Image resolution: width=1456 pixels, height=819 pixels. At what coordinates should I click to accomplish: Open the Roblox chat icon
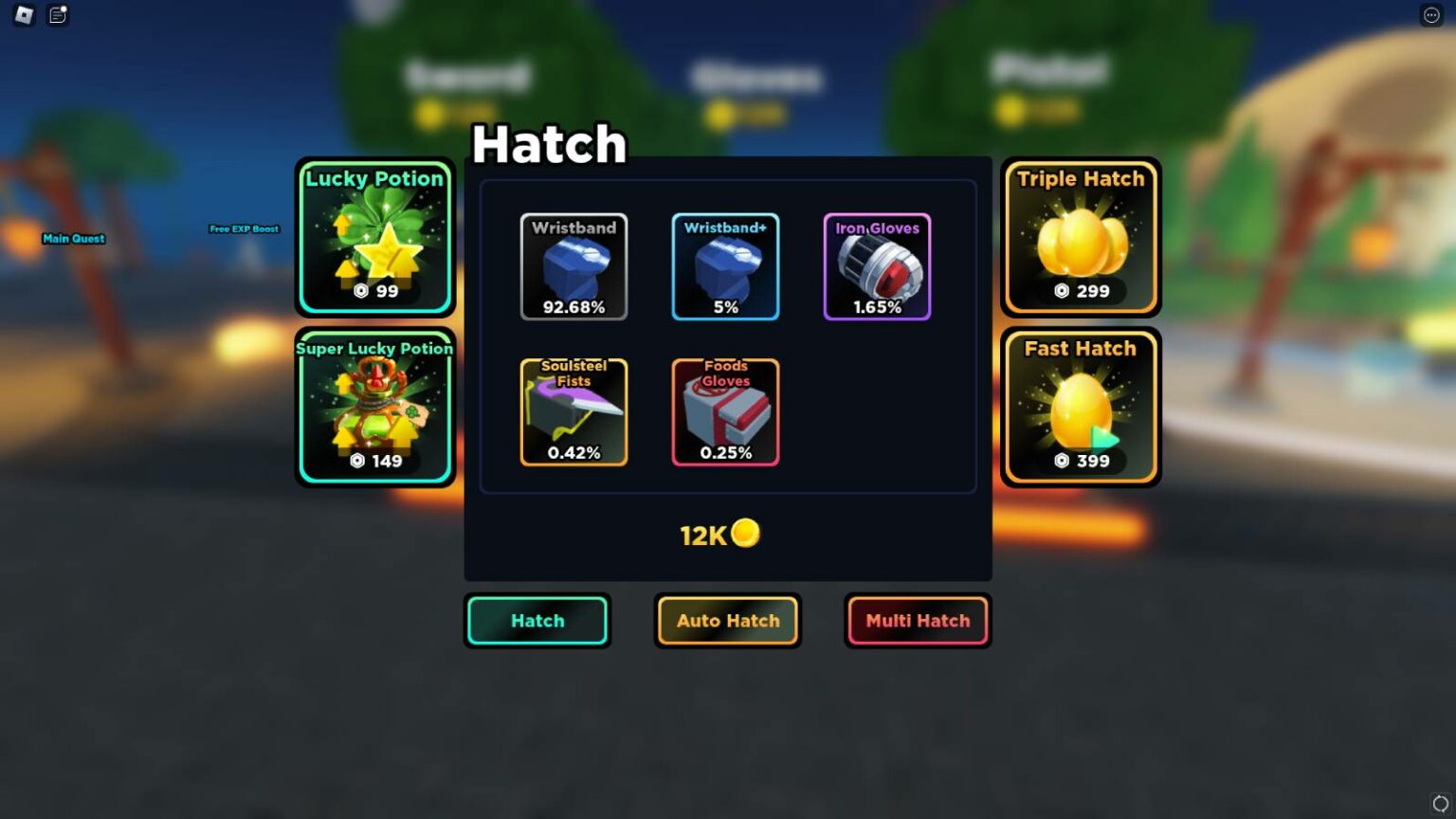click(58, 15)
